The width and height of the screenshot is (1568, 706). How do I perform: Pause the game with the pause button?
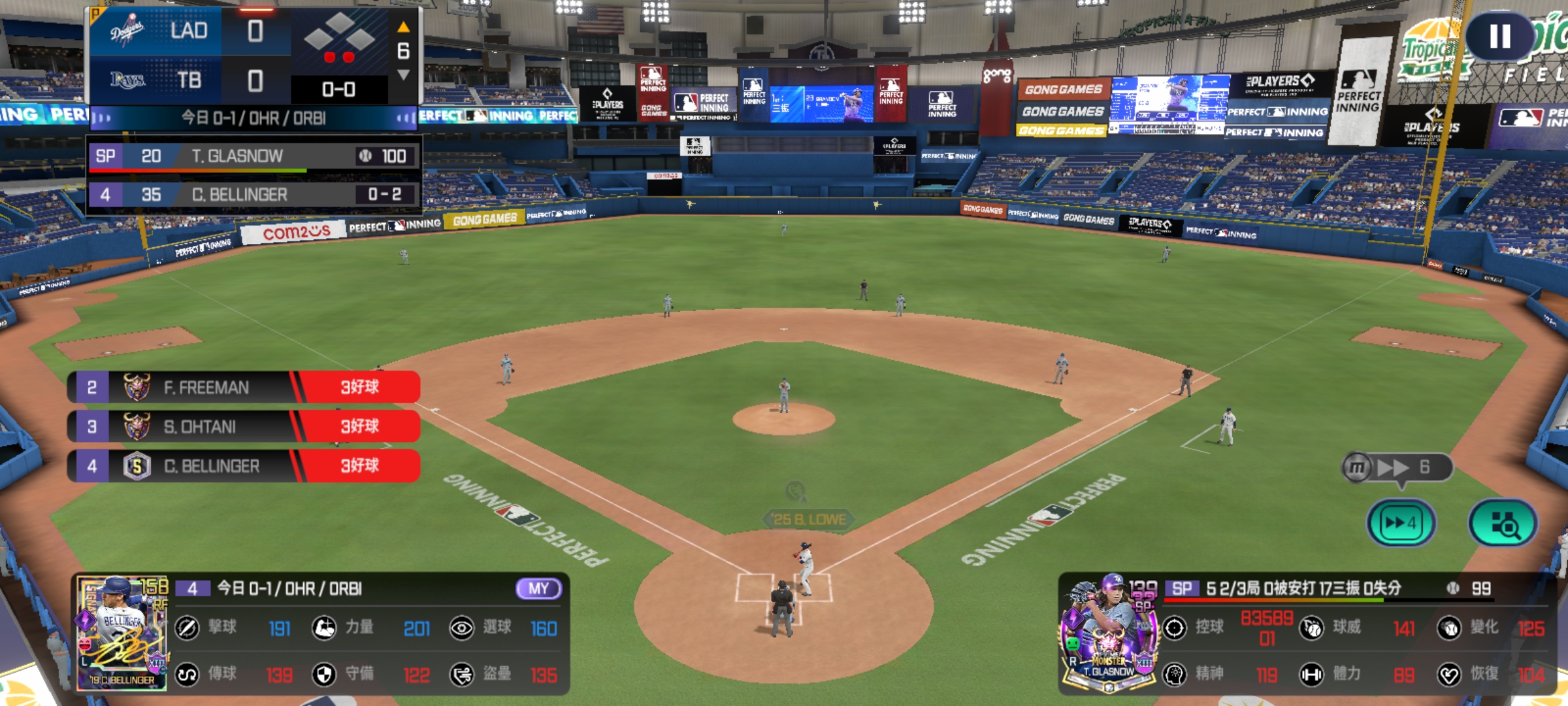pos(1499,37)
